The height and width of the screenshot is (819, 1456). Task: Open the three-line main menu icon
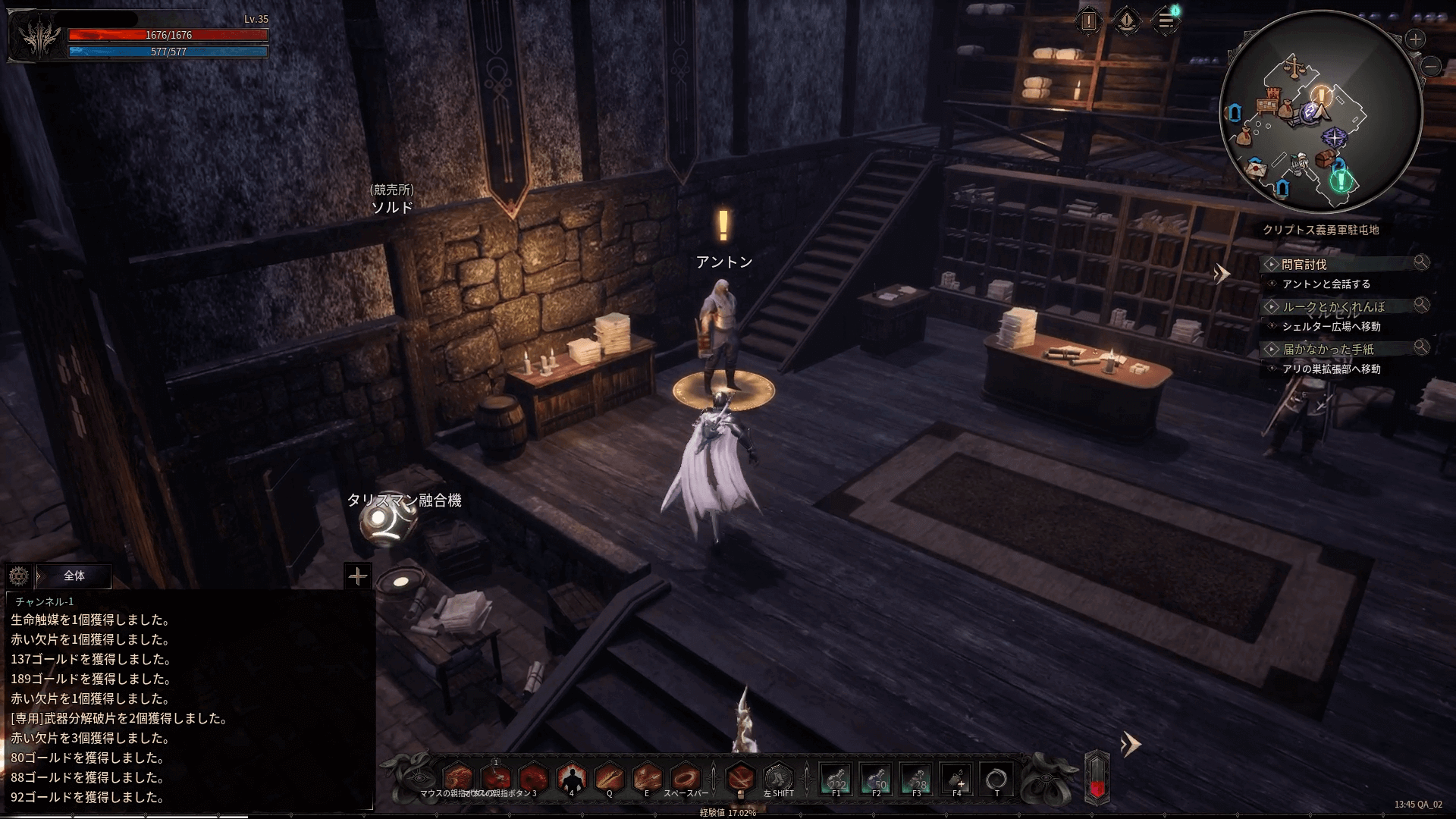pyautogui.click(x=1166, y=21)
